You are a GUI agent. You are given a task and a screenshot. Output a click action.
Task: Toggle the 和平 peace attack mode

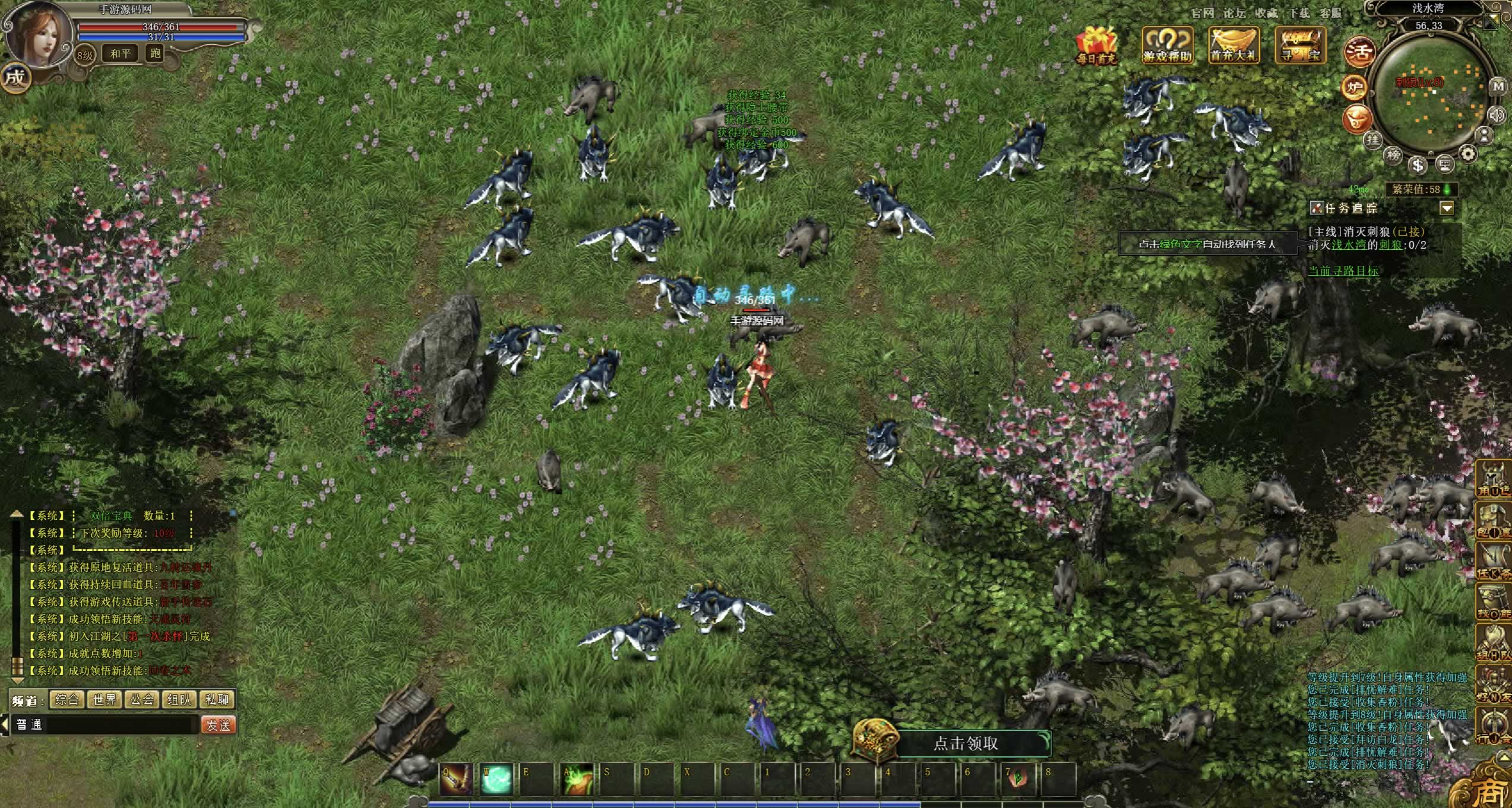pyautogui.click(x=121, y=53)
